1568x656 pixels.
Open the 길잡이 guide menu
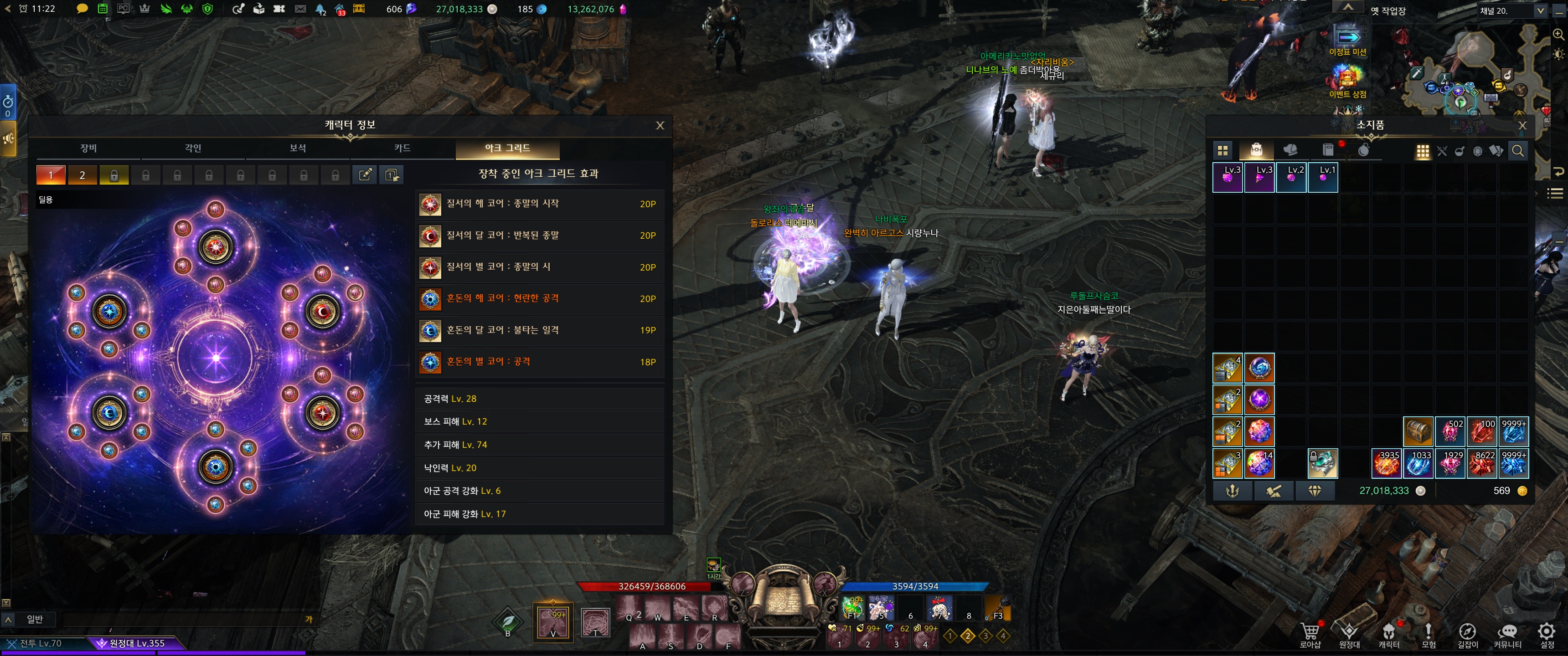tap(1467, 635)
